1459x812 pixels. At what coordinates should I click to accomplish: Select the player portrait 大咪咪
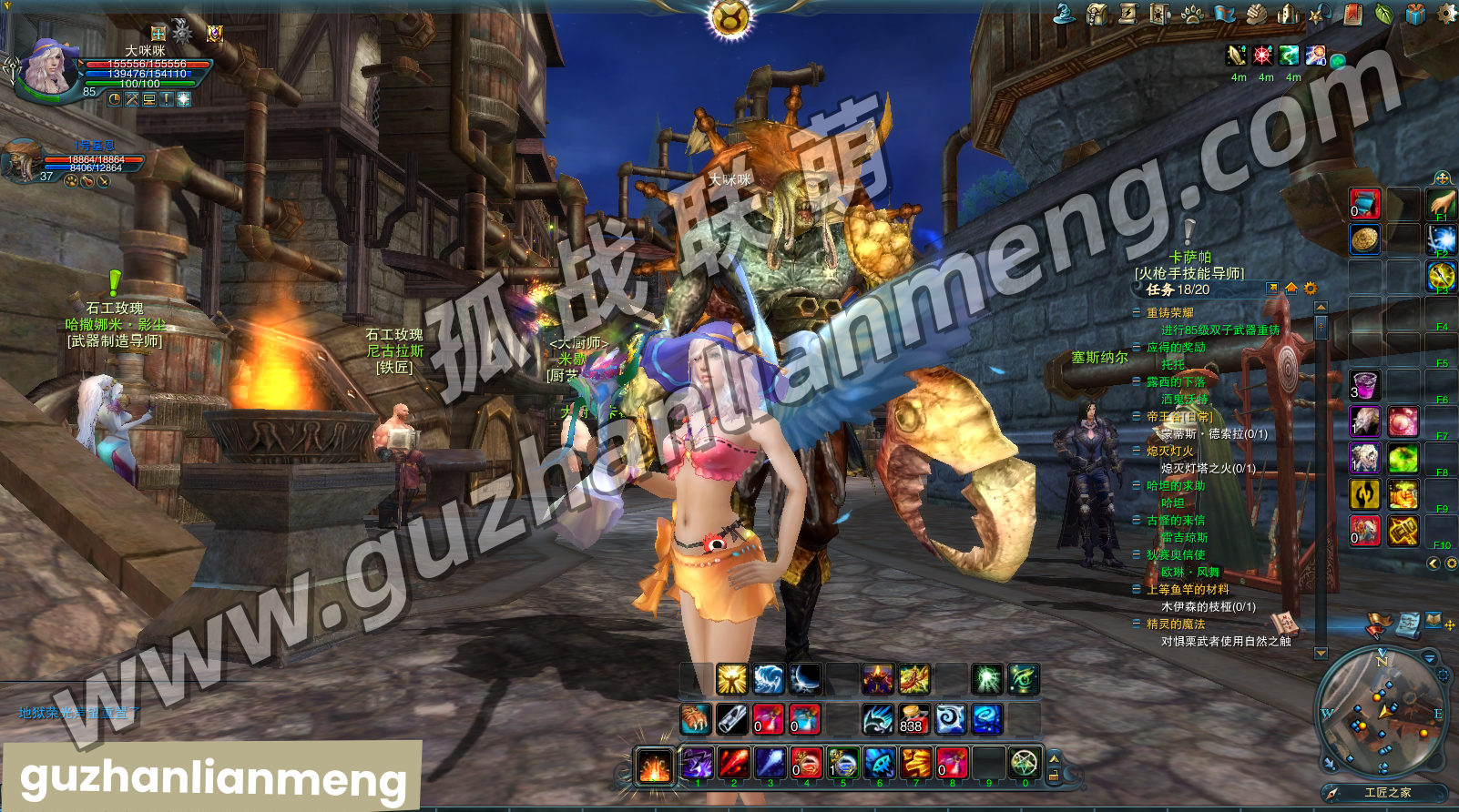tap(44, 66)
